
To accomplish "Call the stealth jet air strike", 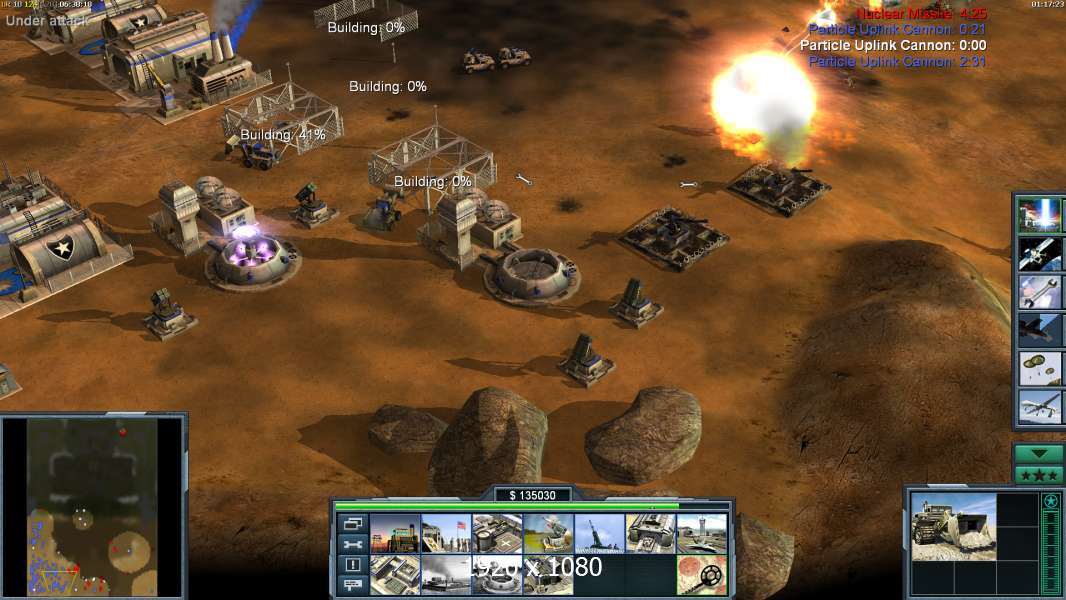I will coord(1039,330).
